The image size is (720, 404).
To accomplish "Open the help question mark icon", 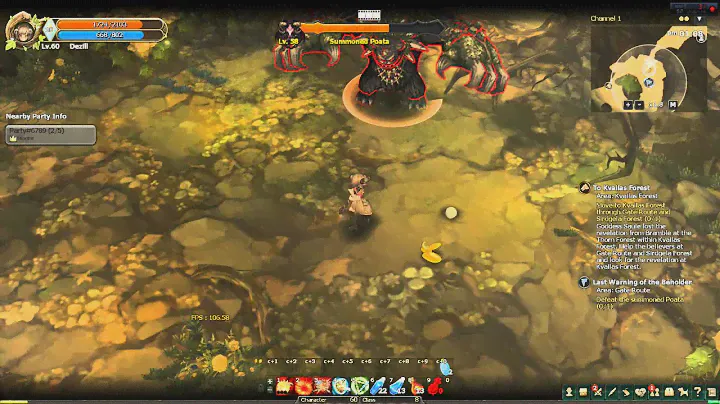I will pyautogui.click(x=695, y=391).
